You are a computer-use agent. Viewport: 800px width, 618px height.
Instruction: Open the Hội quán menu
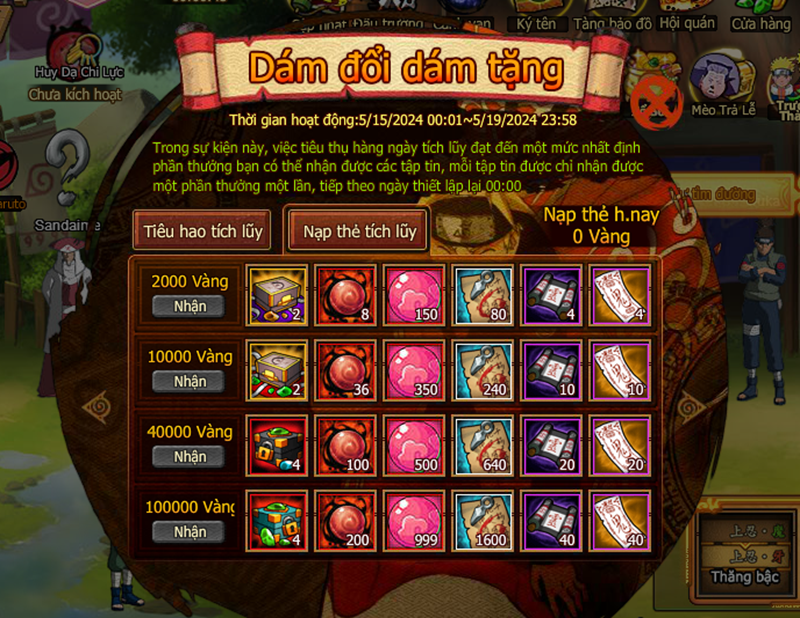pyautogui.click(x=690, y=17)
